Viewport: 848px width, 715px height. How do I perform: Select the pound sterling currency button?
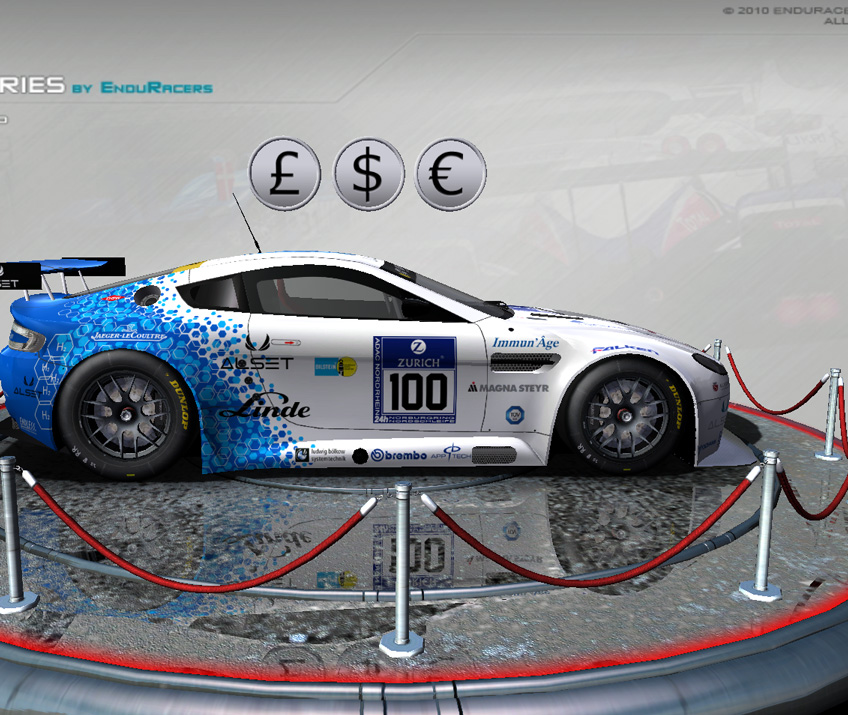[284, 174]
